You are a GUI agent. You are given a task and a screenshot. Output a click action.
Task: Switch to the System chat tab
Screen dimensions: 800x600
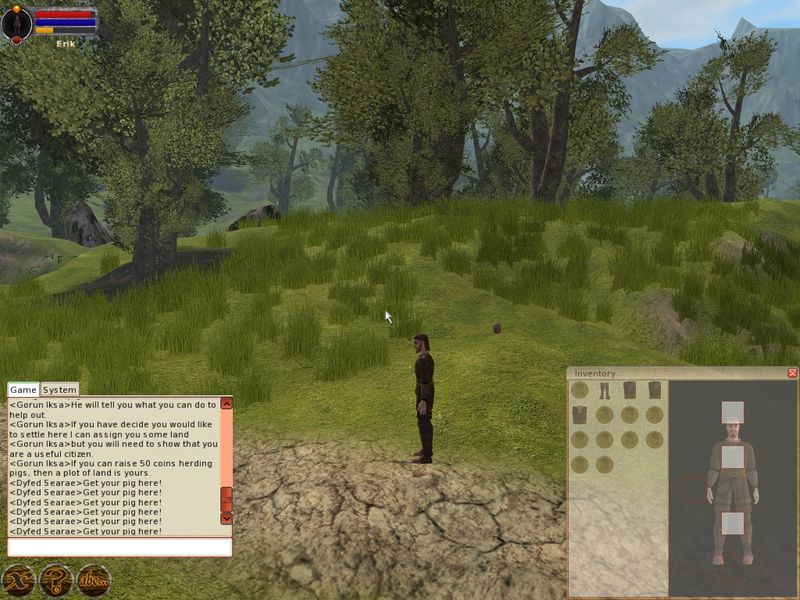[x=60, y=390]
